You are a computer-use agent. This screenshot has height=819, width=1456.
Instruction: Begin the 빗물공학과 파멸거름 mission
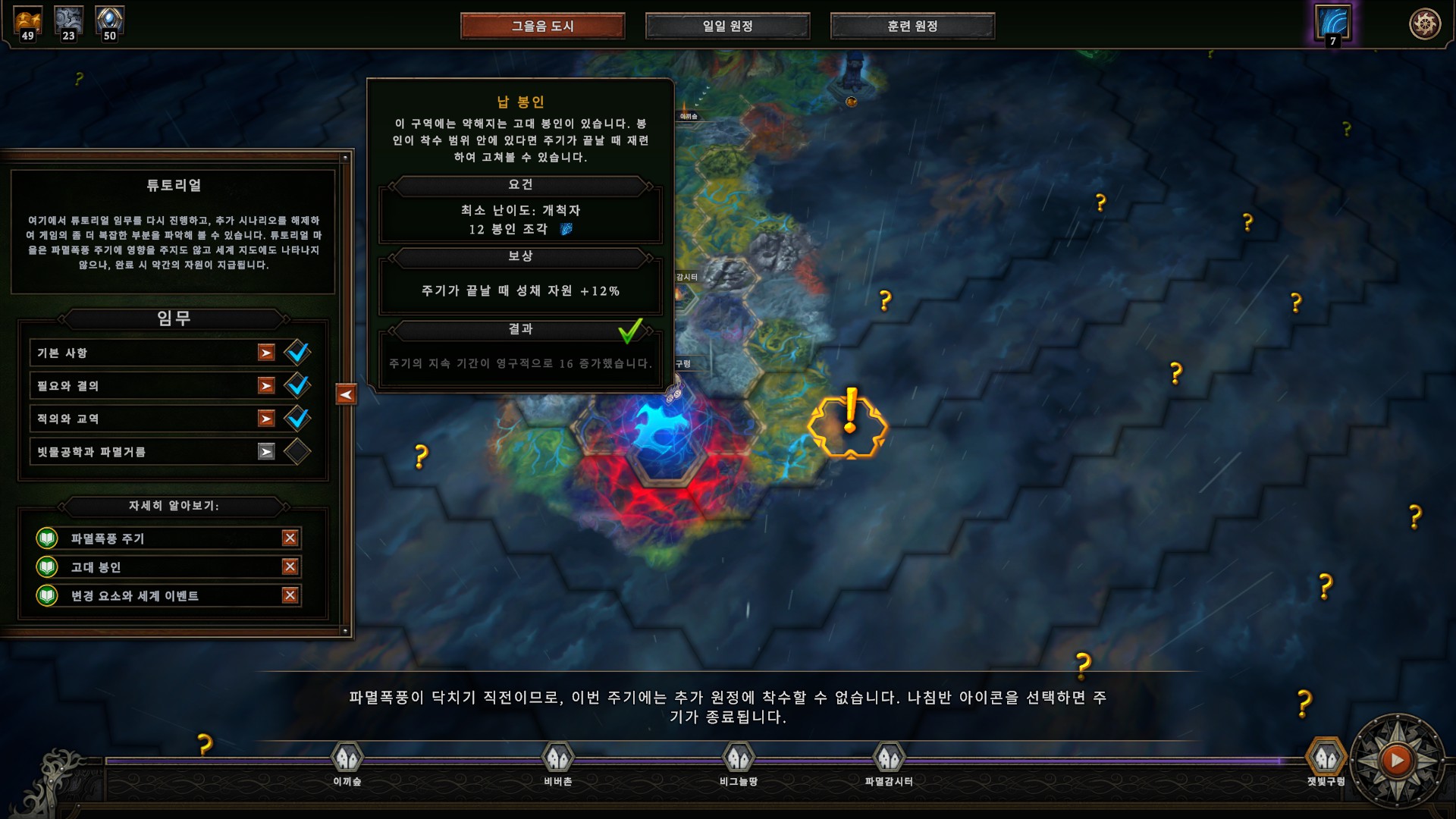[266, 452]
